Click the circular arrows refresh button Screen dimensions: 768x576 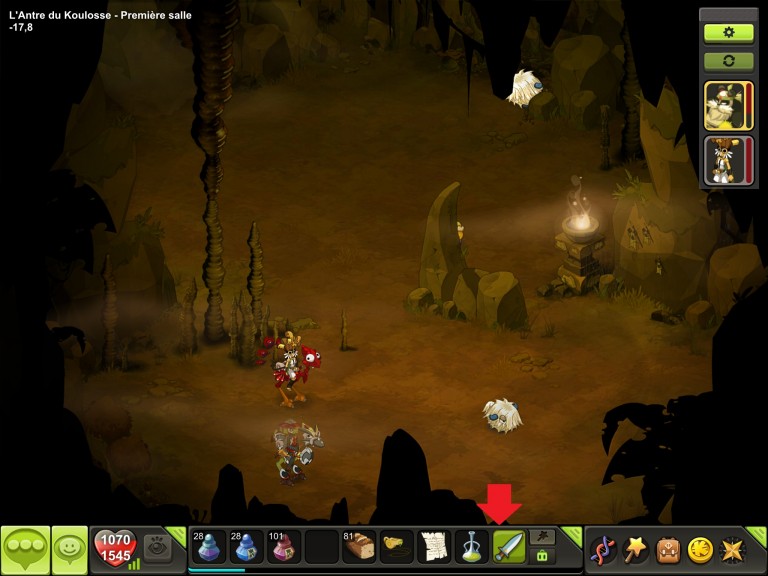pyautogui.click(x=728, y=61)
